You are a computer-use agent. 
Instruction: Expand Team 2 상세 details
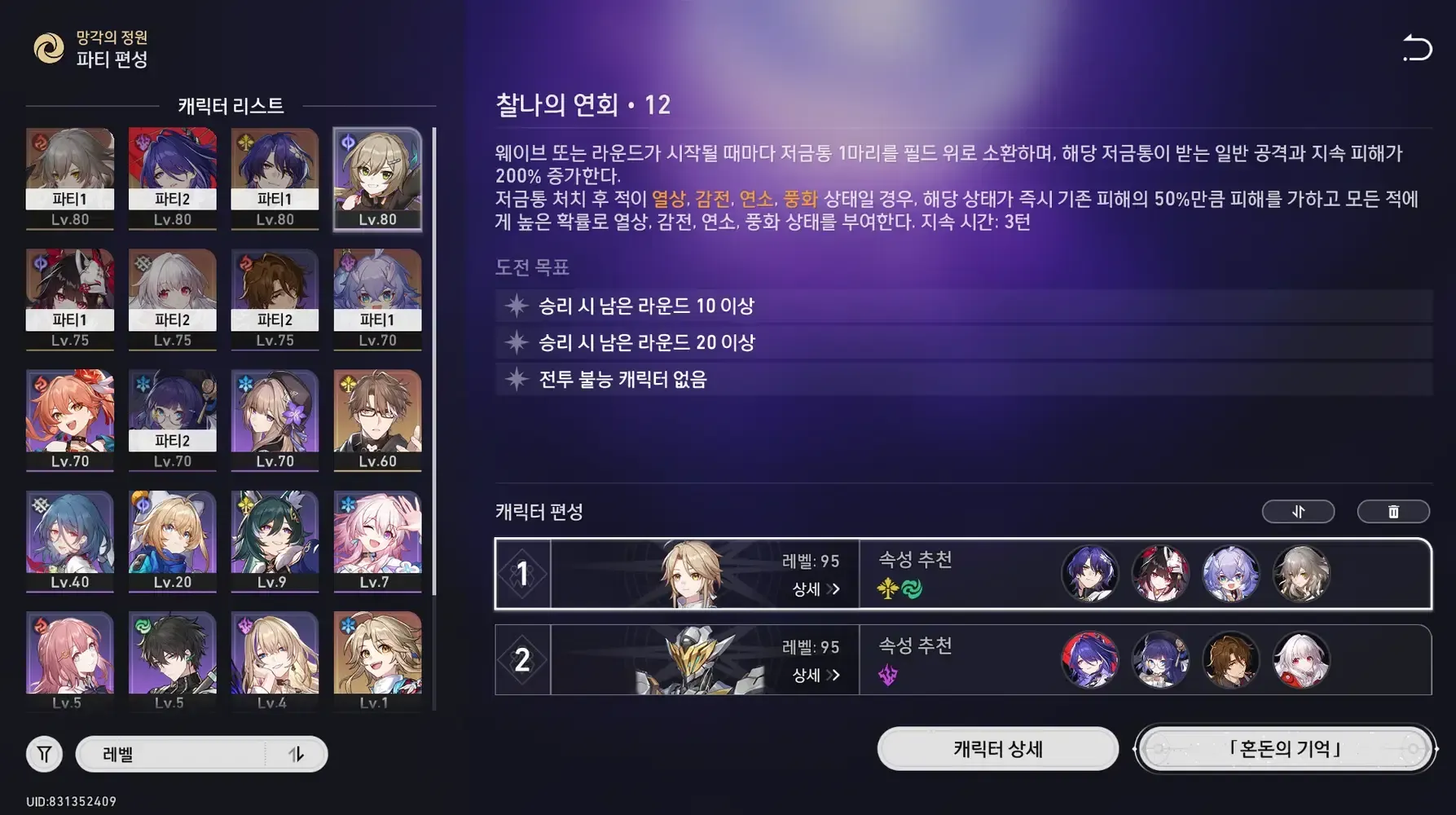[x=812, y=676]
